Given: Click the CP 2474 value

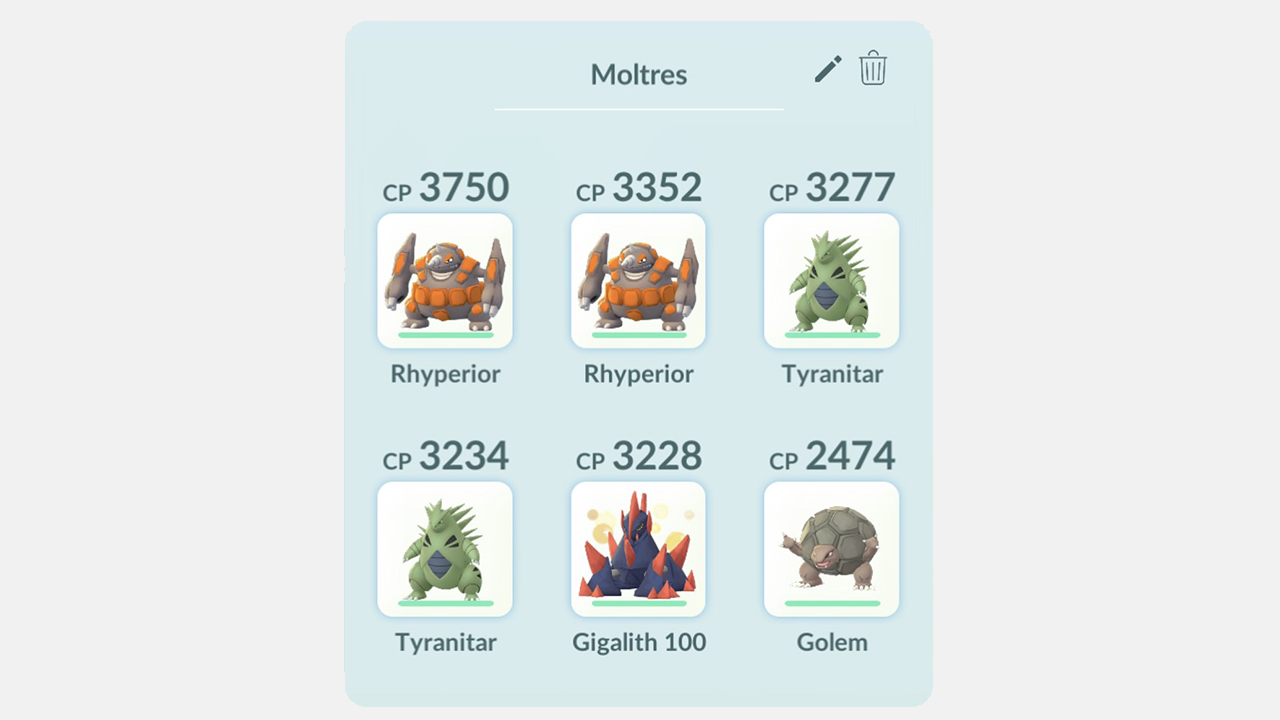Looking at the screenshot, I should pyautogui.click(x=831, y=456).
